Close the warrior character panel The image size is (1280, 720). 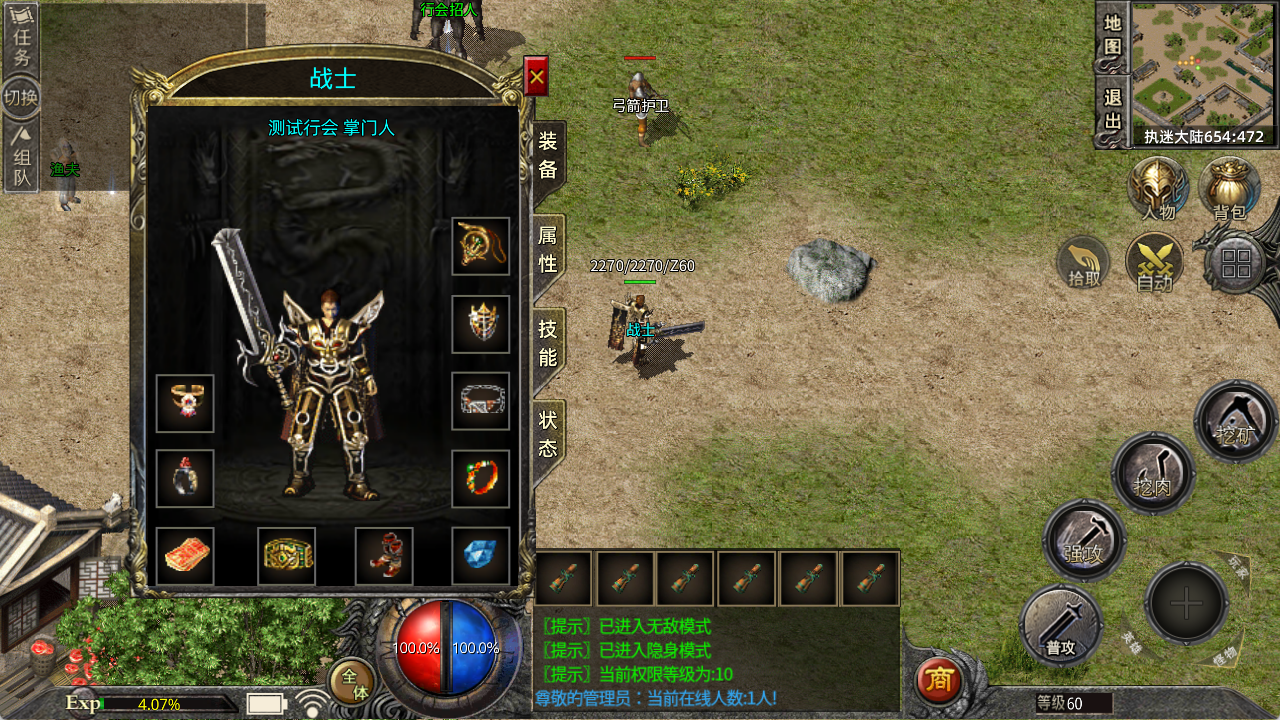[x=536, y=76]
